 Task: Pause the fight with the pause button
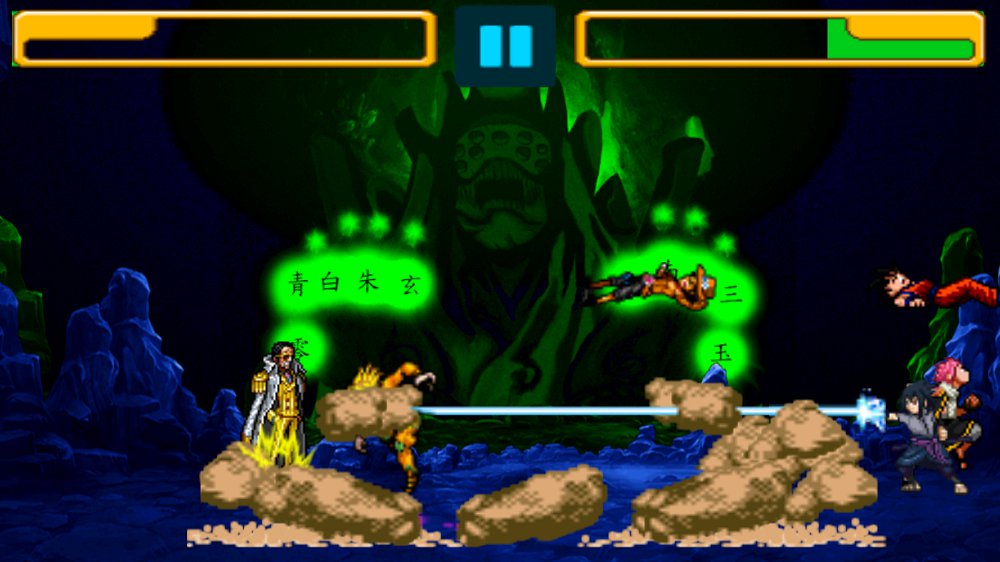coord(505,46)
